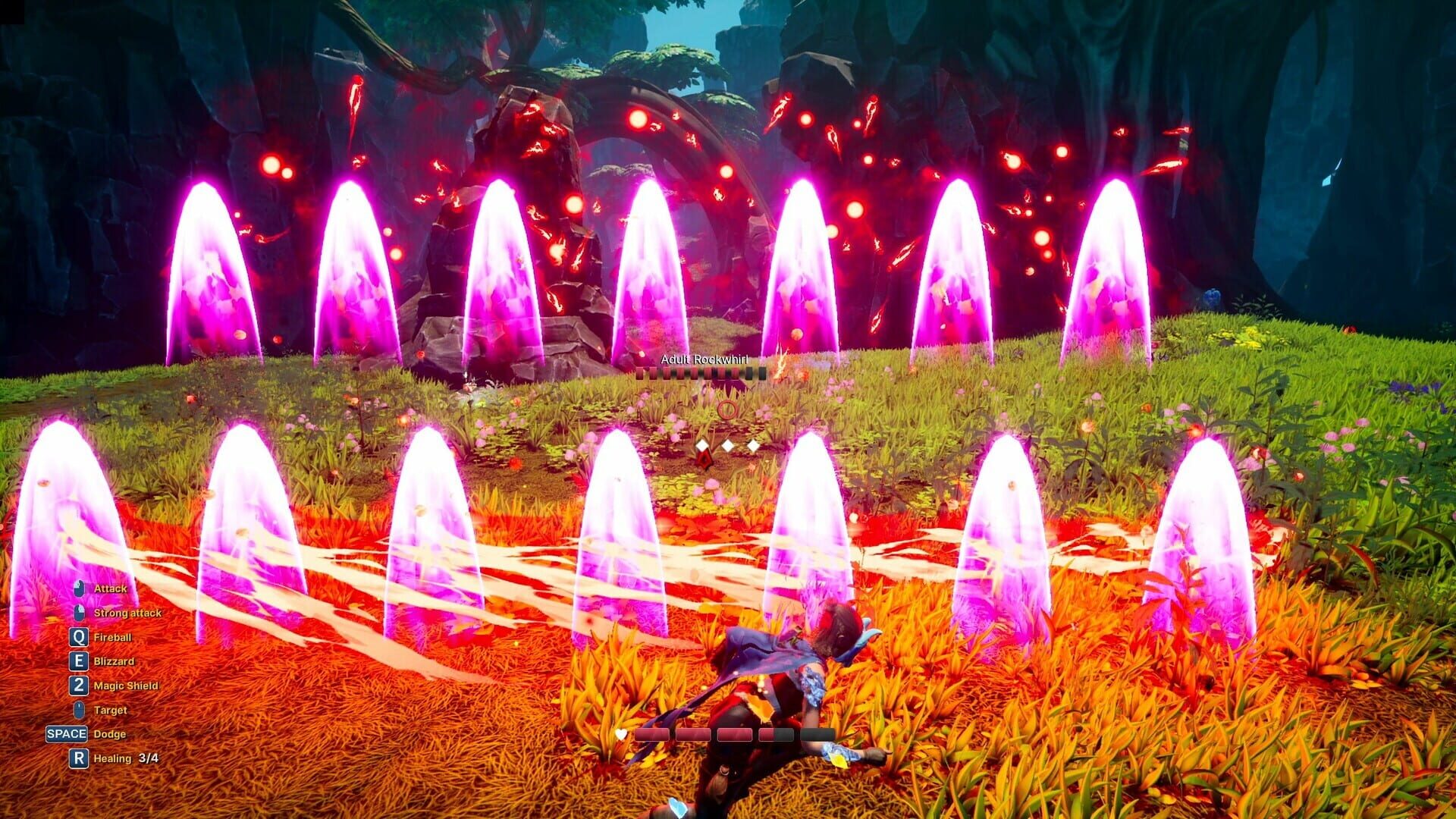Click the heart icon beside the player health bar
The width and height of the screenshot is (1456, 819).
[x=620, y=733]
